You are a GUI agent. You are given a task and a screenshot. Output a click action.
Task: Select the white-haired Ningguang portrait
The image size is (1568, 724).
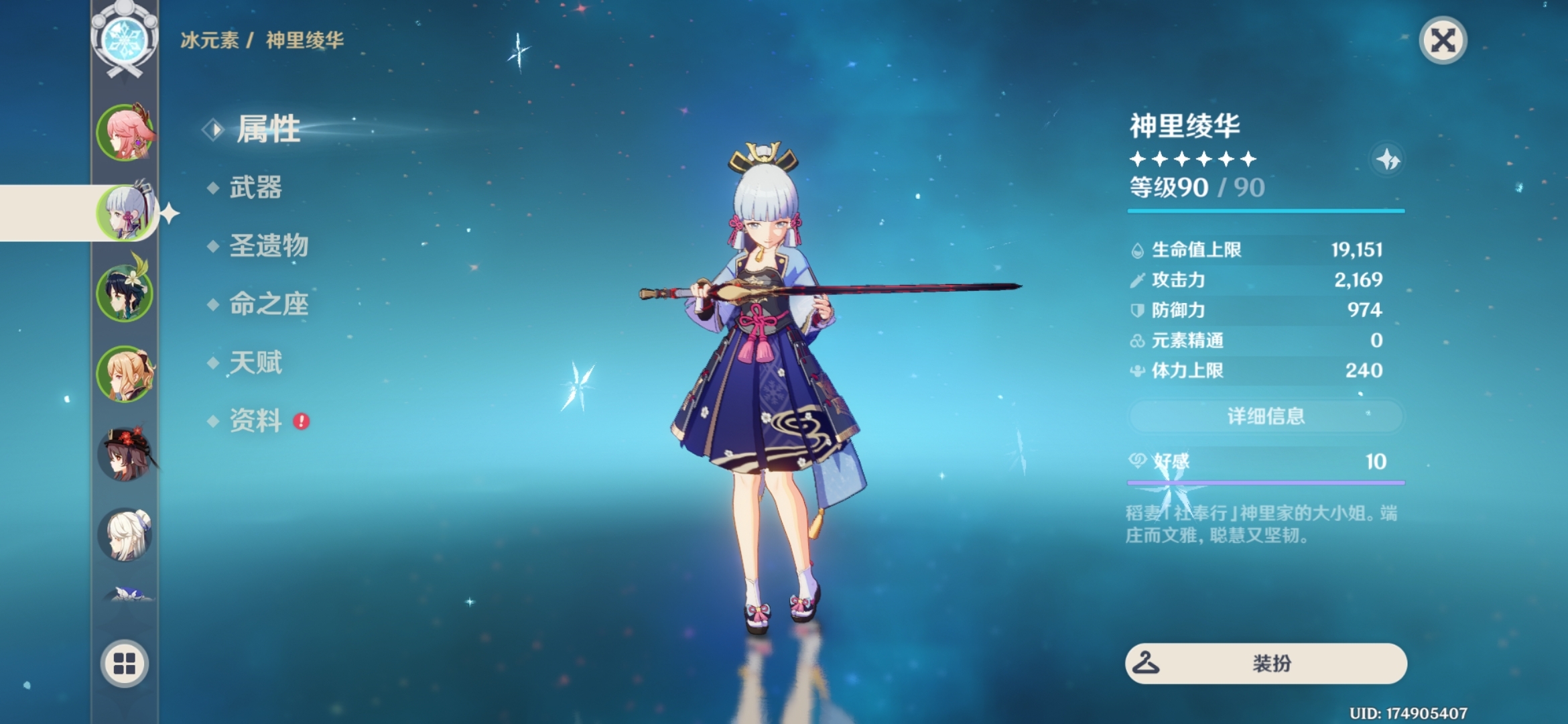point(125,534)
